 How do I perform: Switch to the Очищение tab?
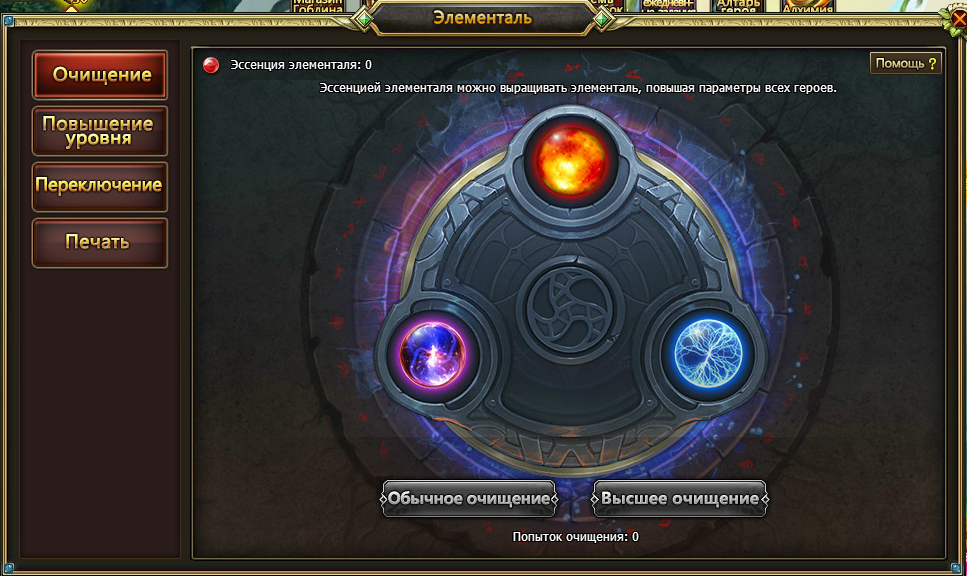pyautogui.click(x=100, y=75)
